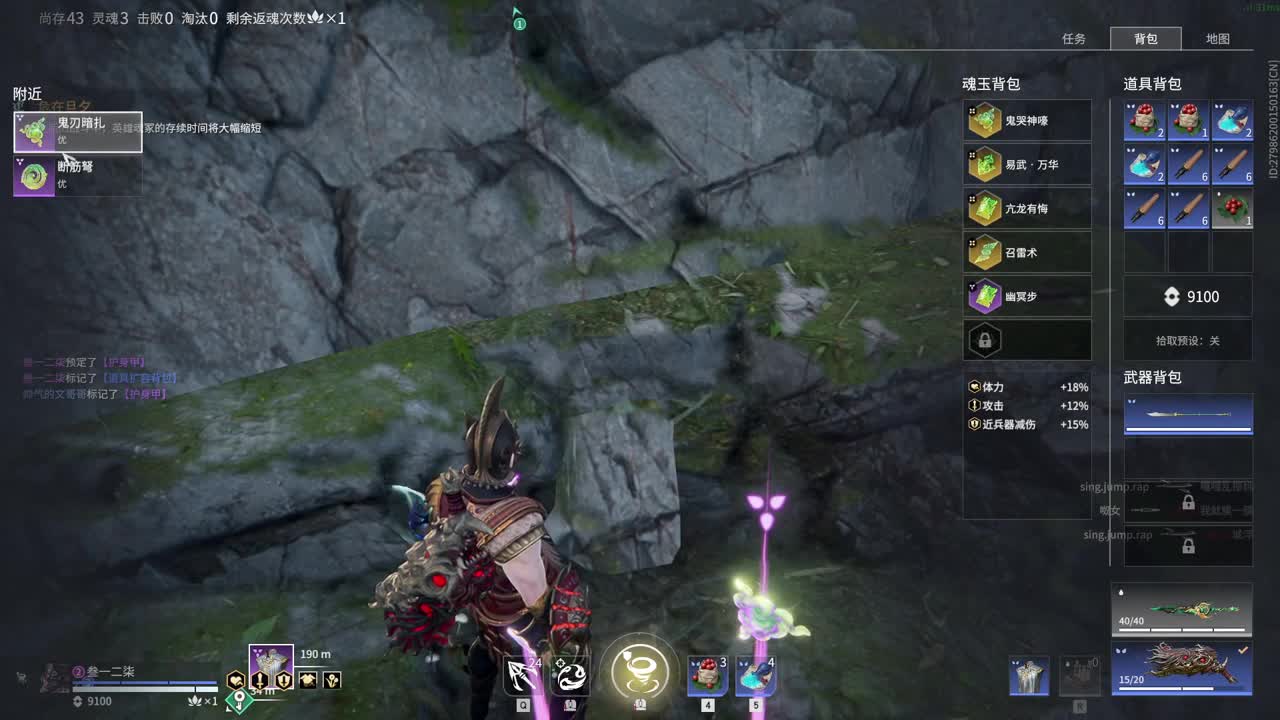Select the 鬼哭神嚎 soul jade
Screen dimensions: 1280x720
(1027, 121)
